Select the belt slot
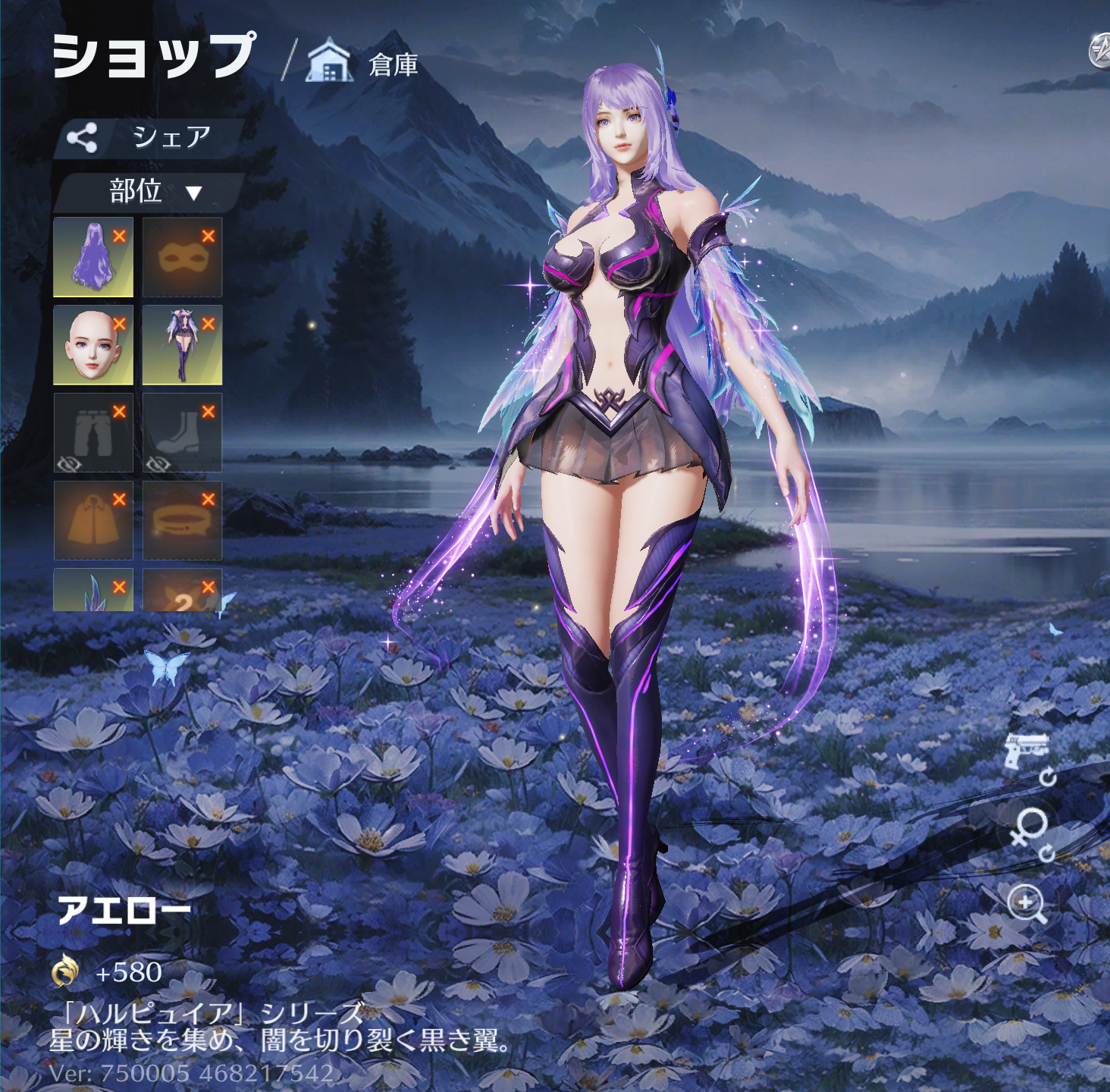Viewport: 1110px width, 1092px height. coord(181,522)
